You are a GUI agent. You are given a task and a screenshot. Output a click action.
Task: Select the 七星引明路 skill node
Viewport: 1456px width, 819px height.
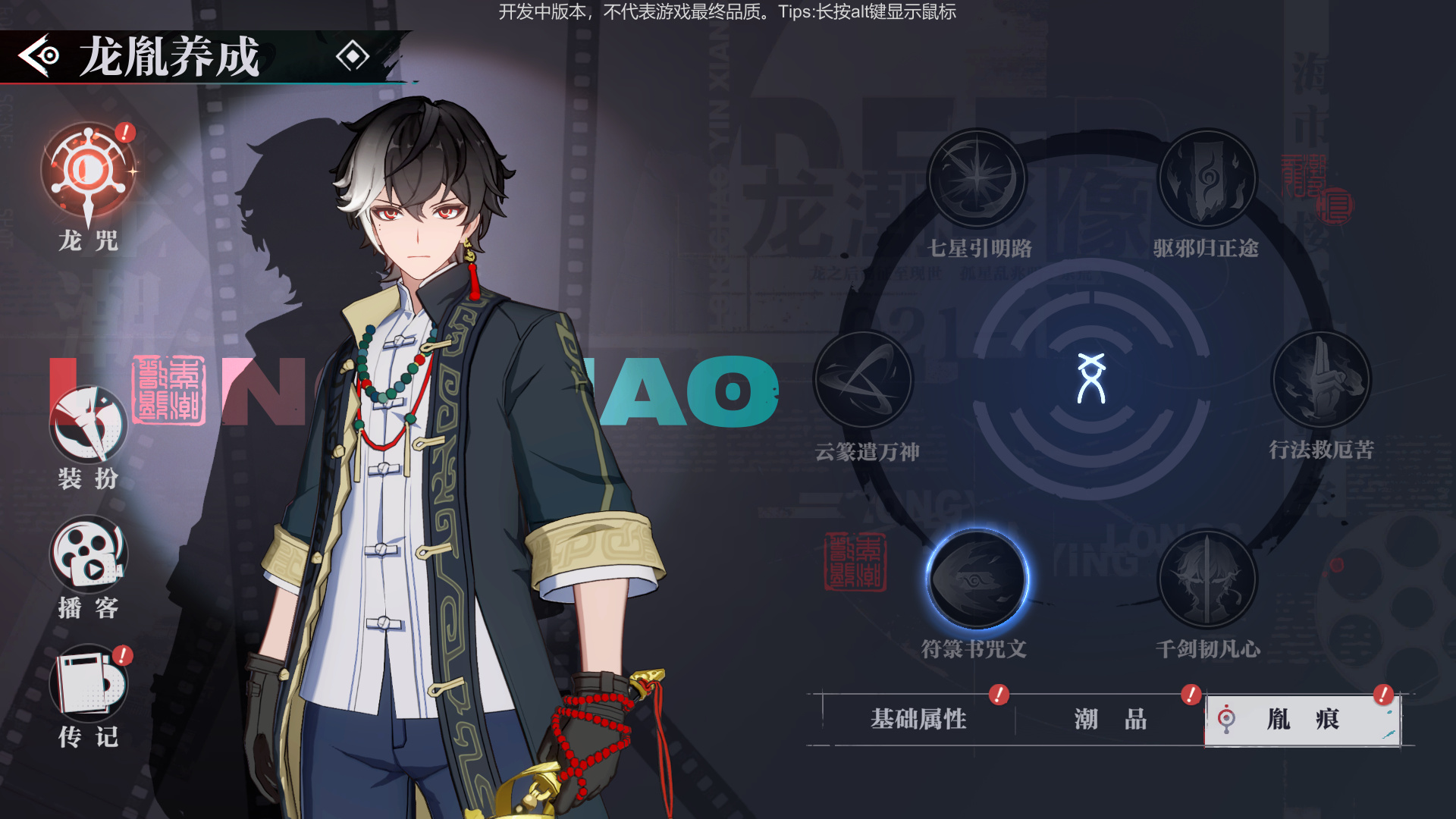click(x=977, y=179)
